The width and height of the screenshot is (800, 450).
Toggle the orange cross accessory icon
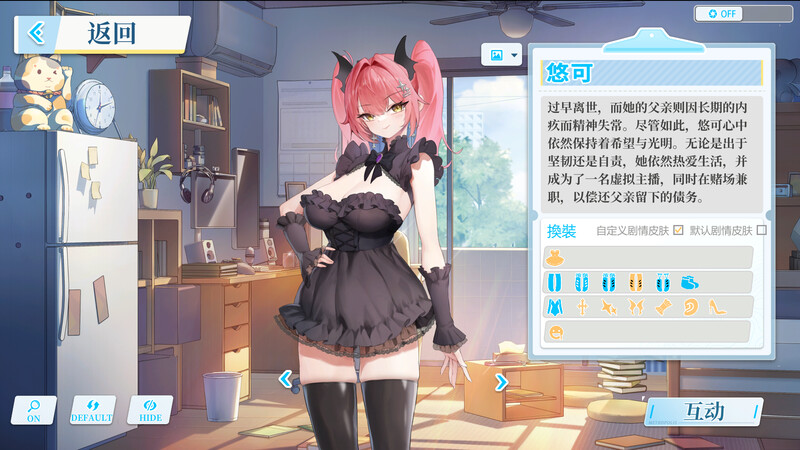(x=583, y=307)
